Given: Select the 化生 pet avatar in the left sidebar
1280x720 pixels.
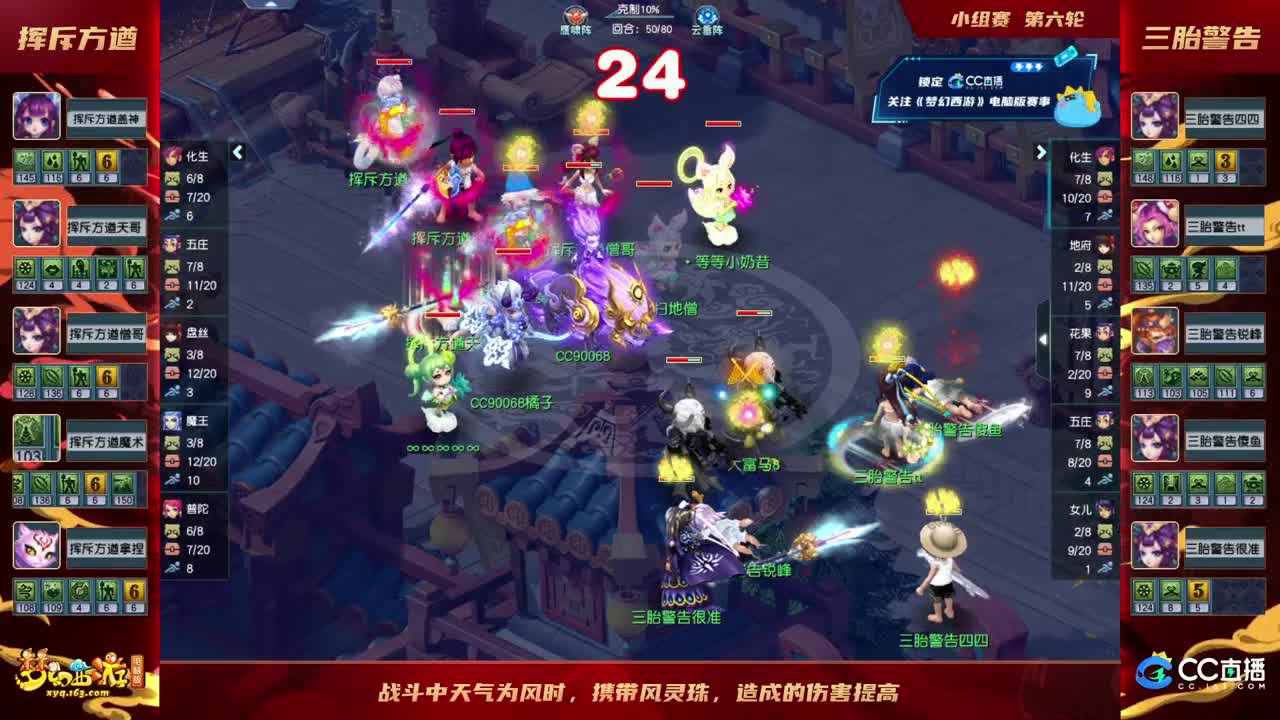Looking at the screenshot, I should (x=173, y=156).
